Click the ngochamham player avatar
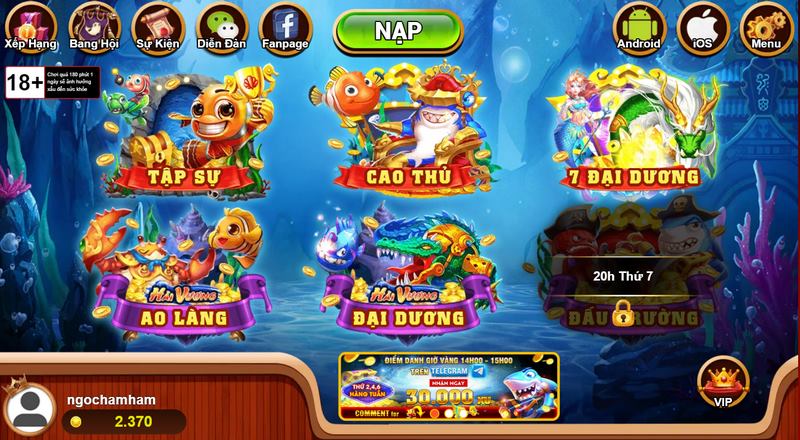Viewport: 800px width, 440px height. point(30,409)
